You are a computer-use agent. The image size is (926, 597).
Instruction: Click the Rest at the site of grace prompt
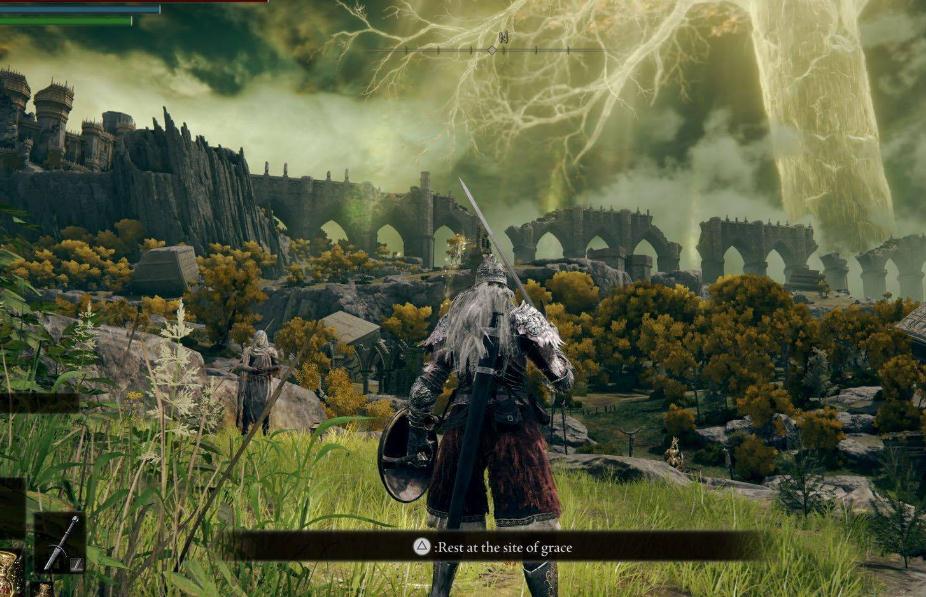pyautogui.click(x=494, y=546)
